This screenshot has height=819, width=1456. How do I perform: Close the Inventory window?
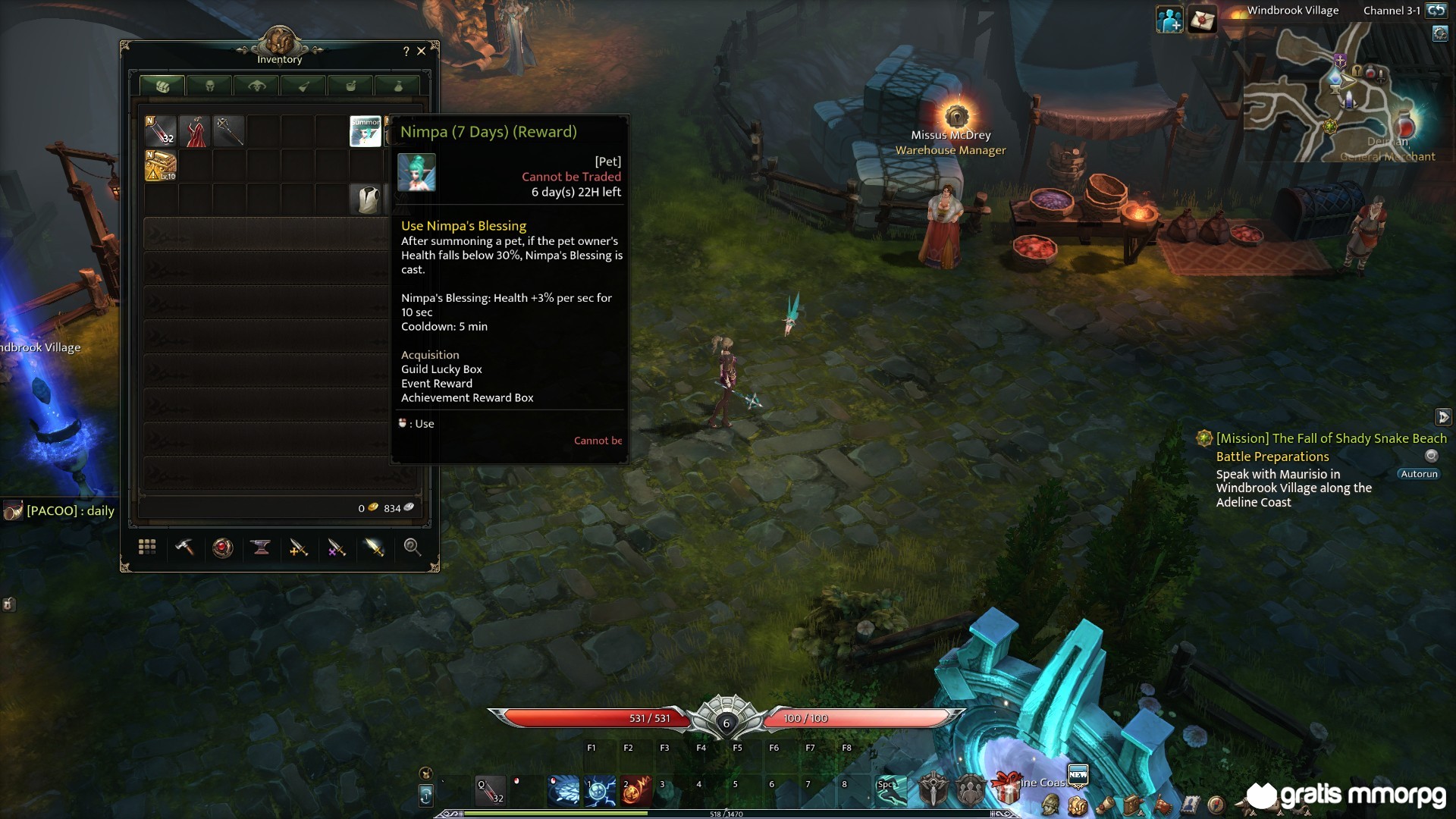coord(422,52)
